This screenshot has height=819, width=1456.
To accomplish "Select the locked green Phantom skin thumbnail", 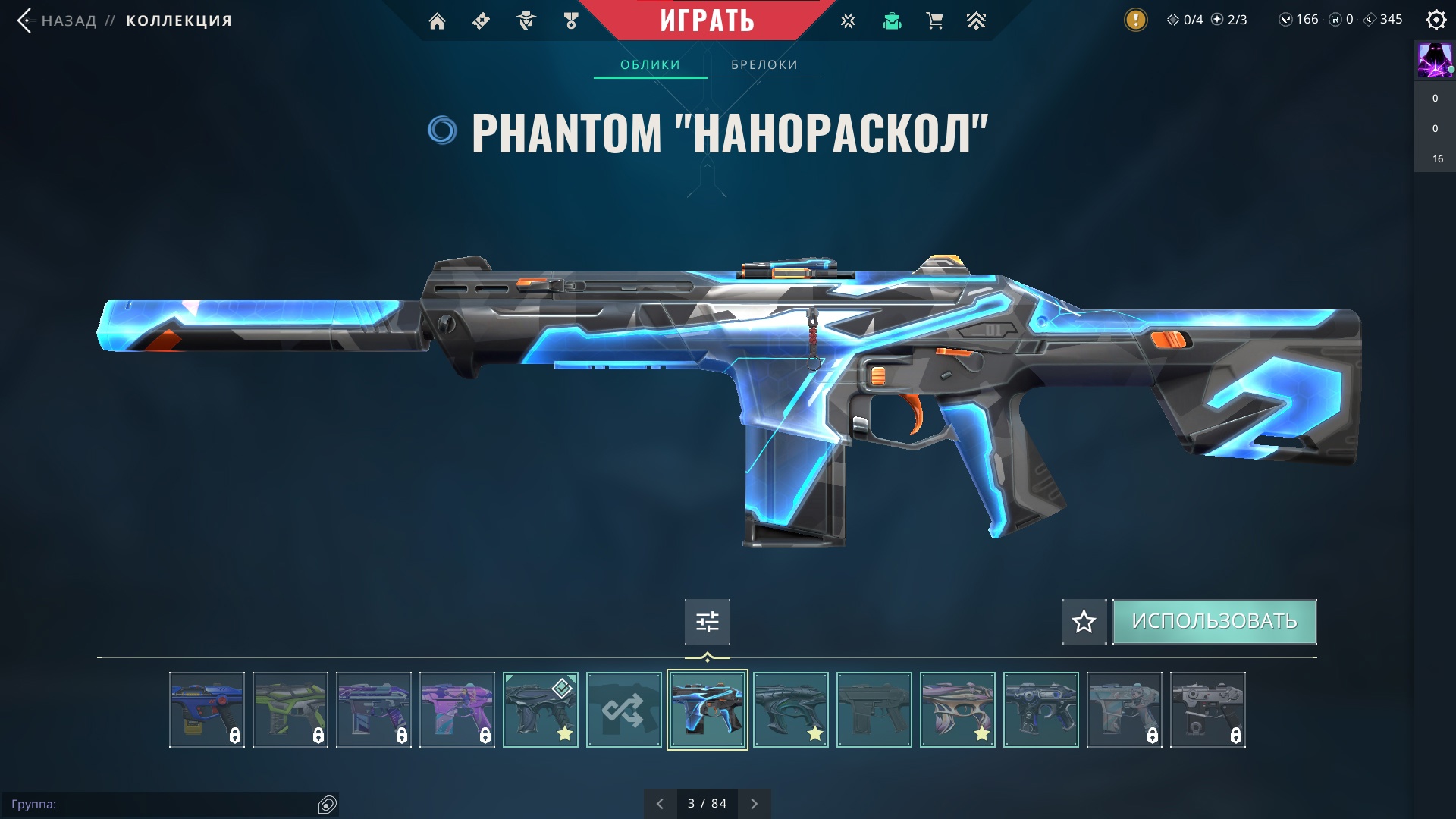I will [290, 710].
